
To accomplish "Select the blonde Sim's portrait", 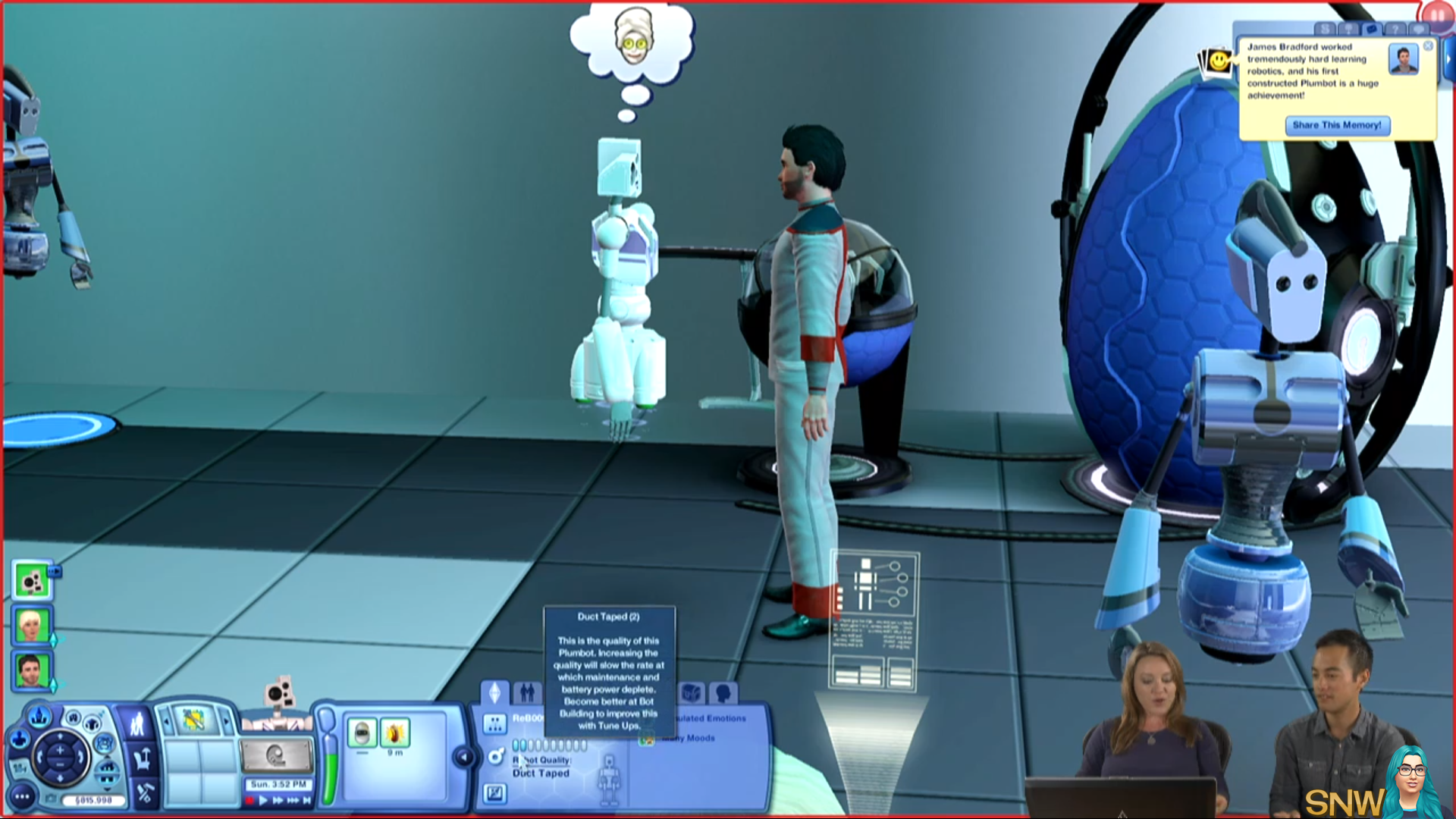I will [x=32, y=626].
